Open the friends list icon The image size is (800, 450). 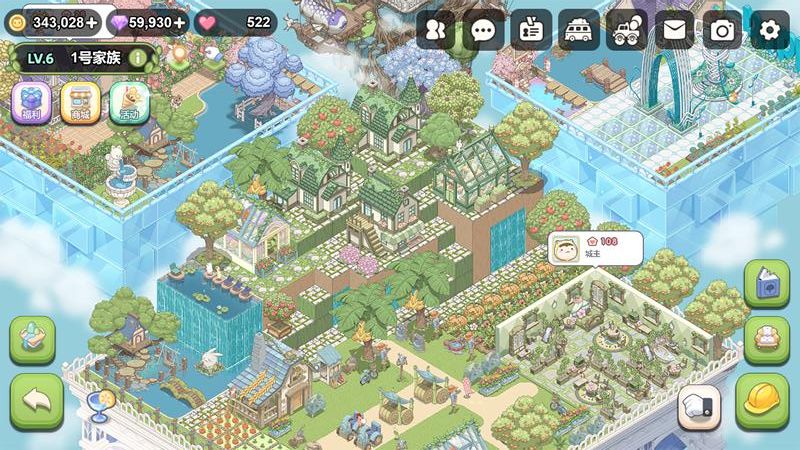pyautogui.click(x=436, y=30)
